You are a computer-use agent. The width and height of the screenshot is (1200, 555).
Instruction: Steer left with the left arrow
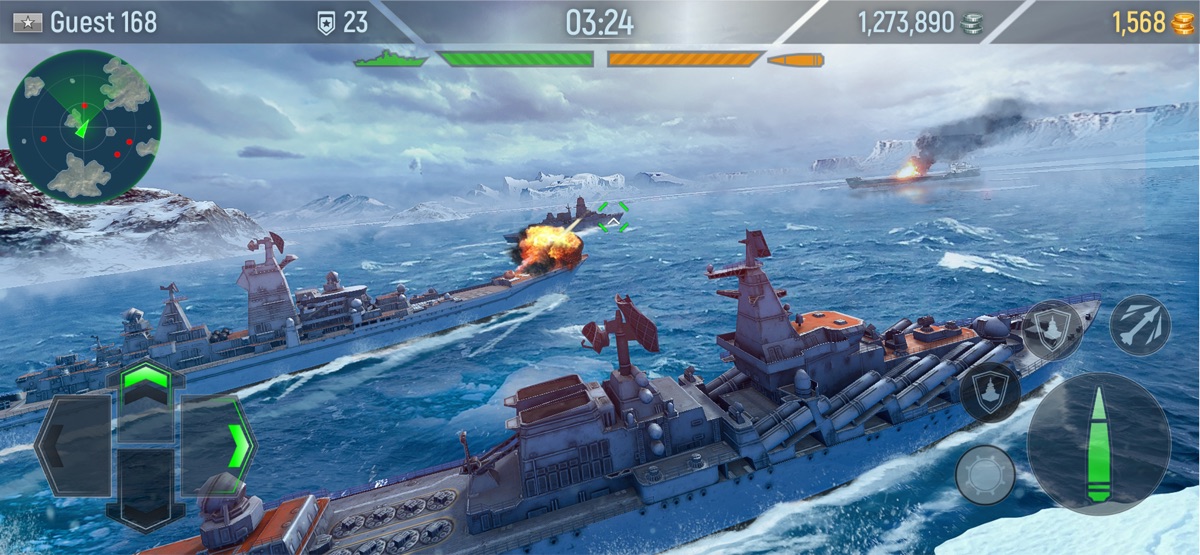(73, 445)
